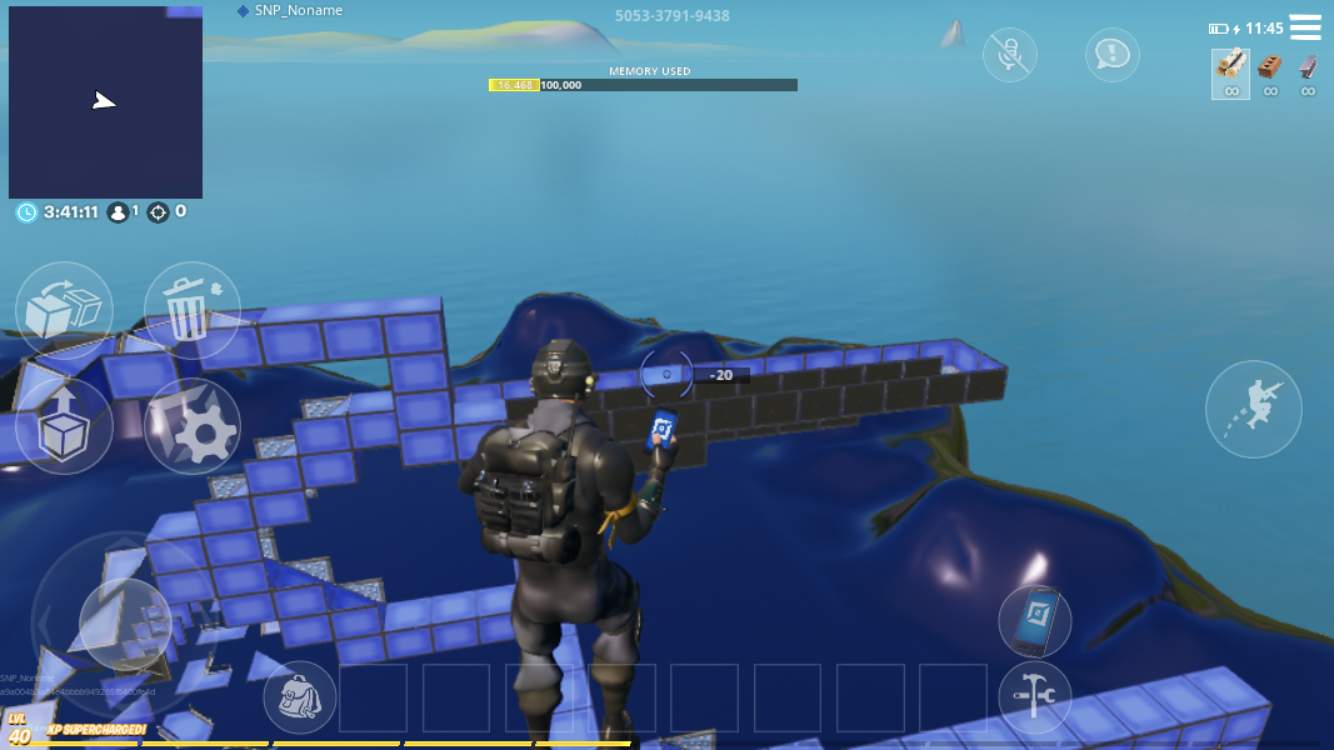Viewport: 1334px width, 750px height.
Task: Open quick chat speech bubble
Action: click(1112, 55)
